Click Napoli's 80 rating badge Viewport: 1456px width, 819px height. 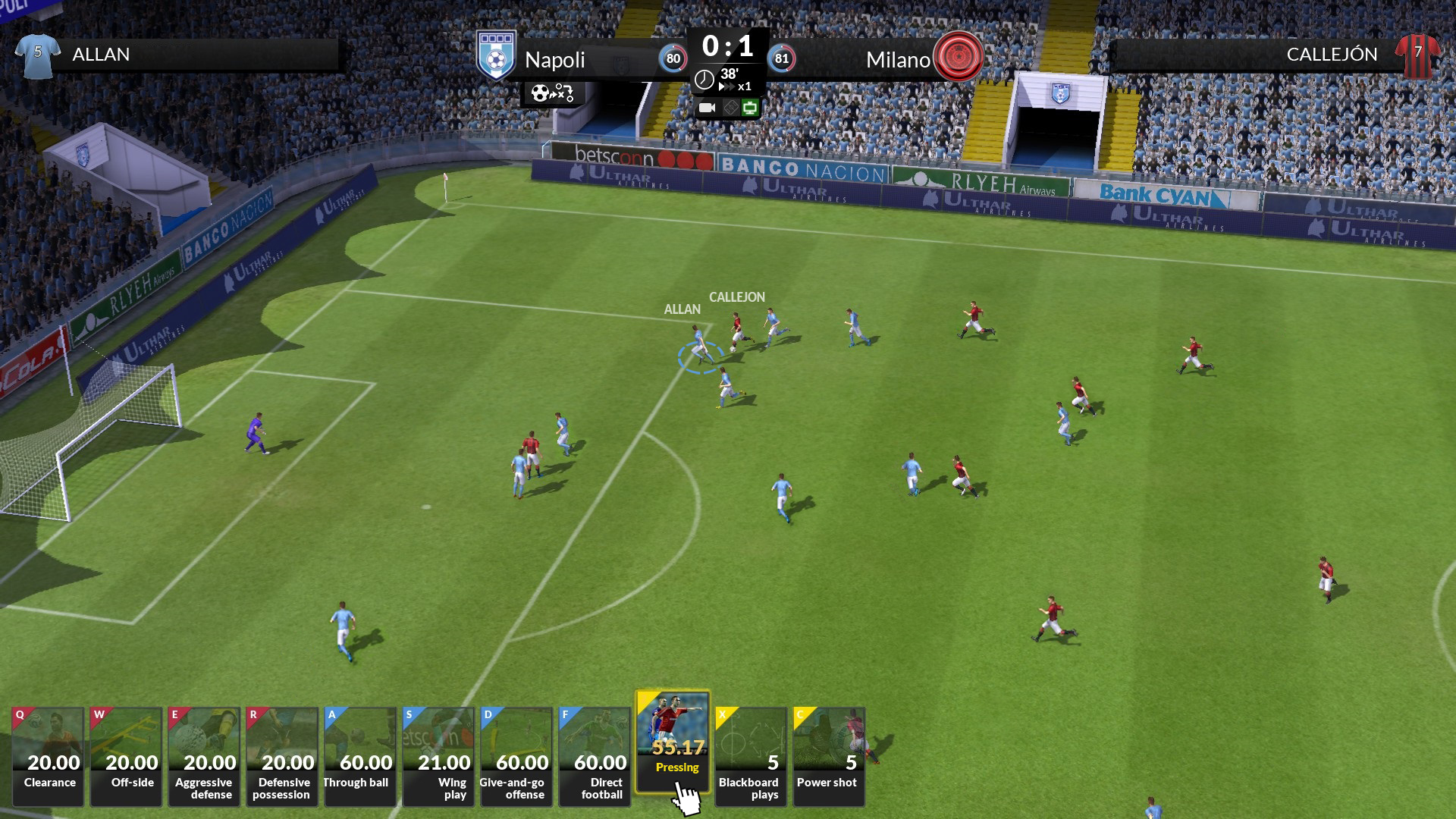click(675, 58)
